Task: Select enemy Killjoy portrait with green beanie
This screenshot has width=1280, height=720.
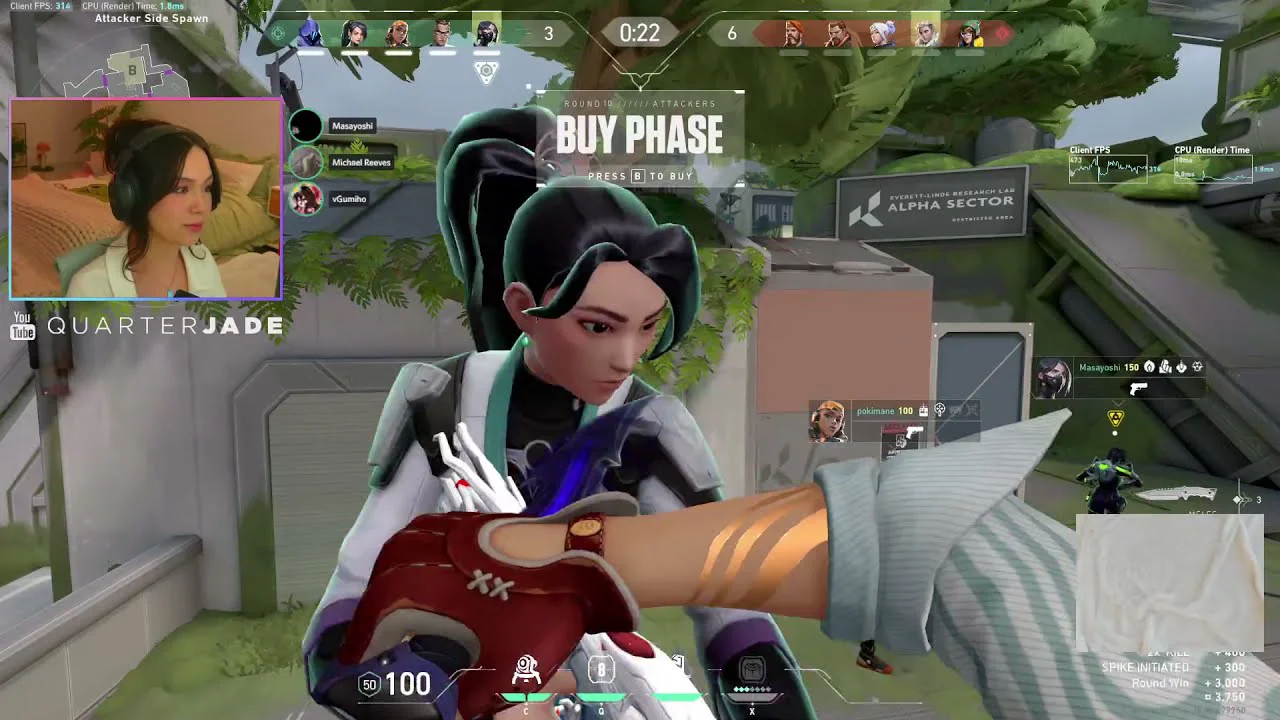Action: [x=969, y=34]
